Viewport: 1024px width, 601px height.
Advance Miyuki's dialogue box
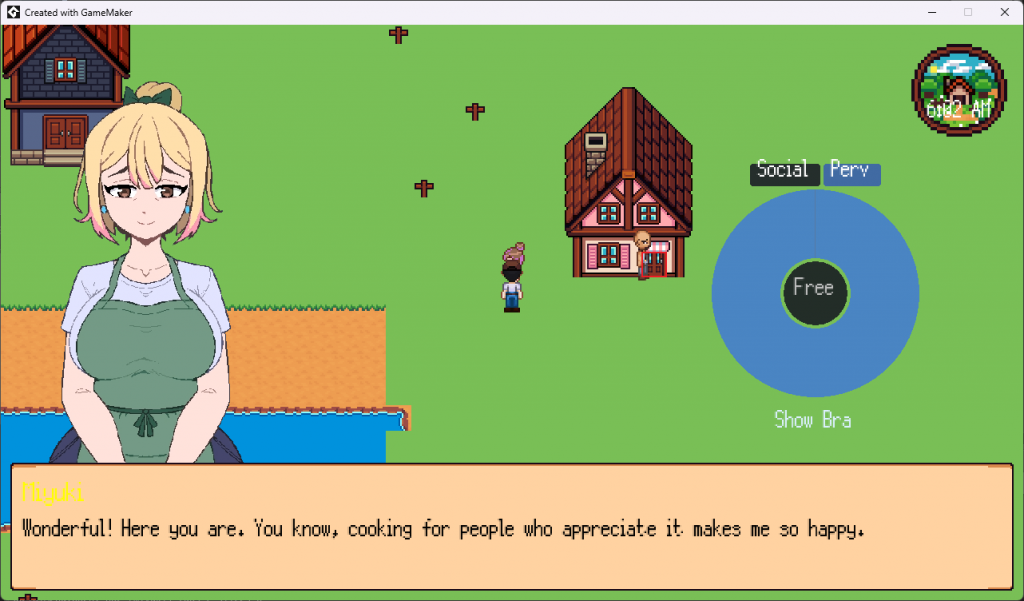click(x=511, y=527)
